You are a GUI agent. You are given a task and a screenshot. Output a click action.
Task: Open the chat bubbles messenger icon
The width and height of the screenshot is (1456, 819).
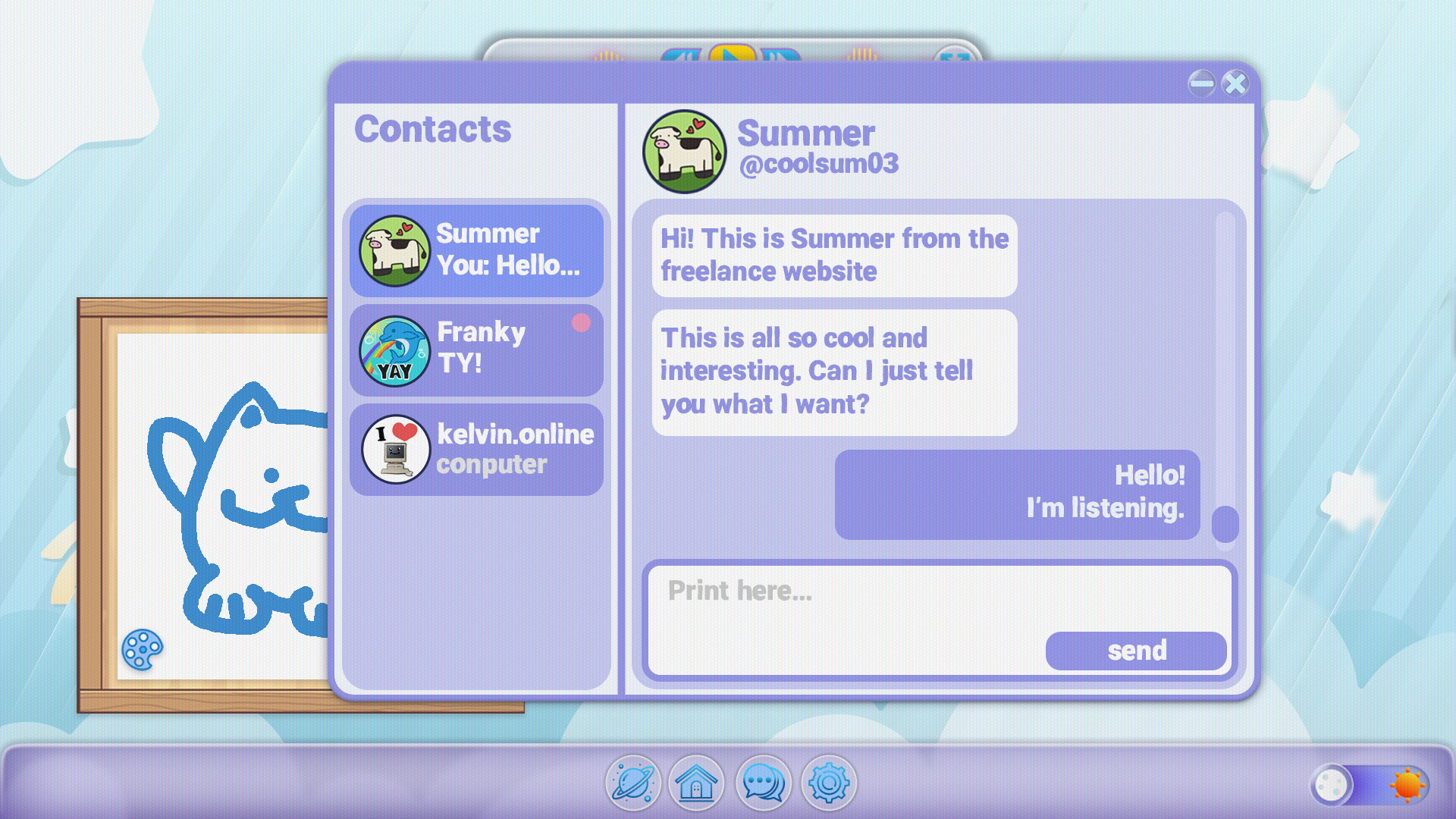pos(763,783)
